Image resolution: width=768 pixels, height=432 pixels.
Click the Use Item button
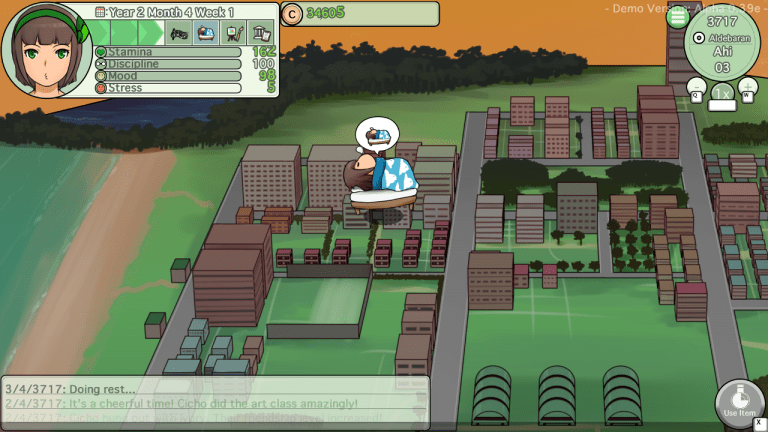tap(739, 405)
